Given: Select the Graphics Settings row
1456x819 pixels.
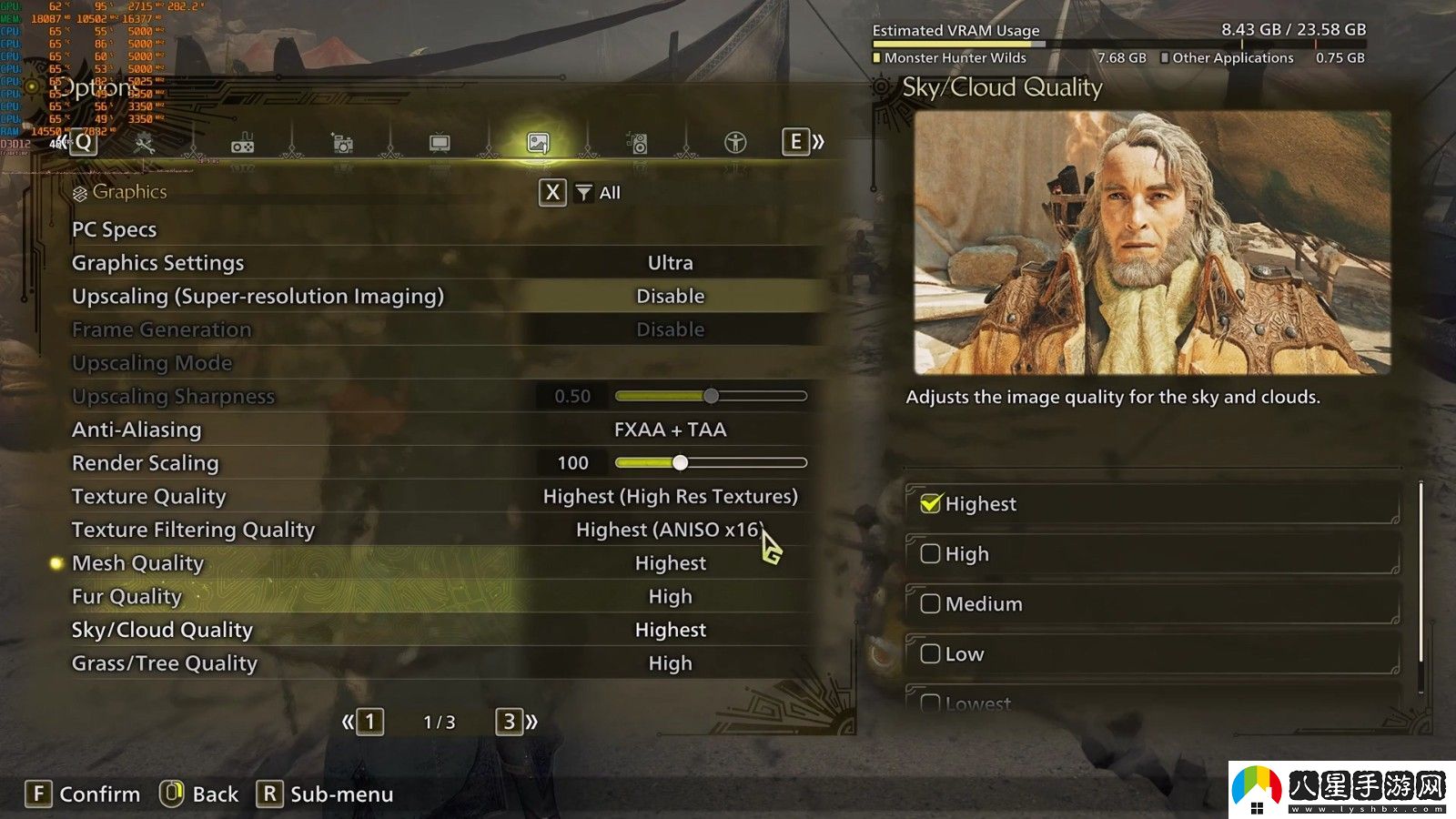Looking at the screenshot, I should pos(158,263).
